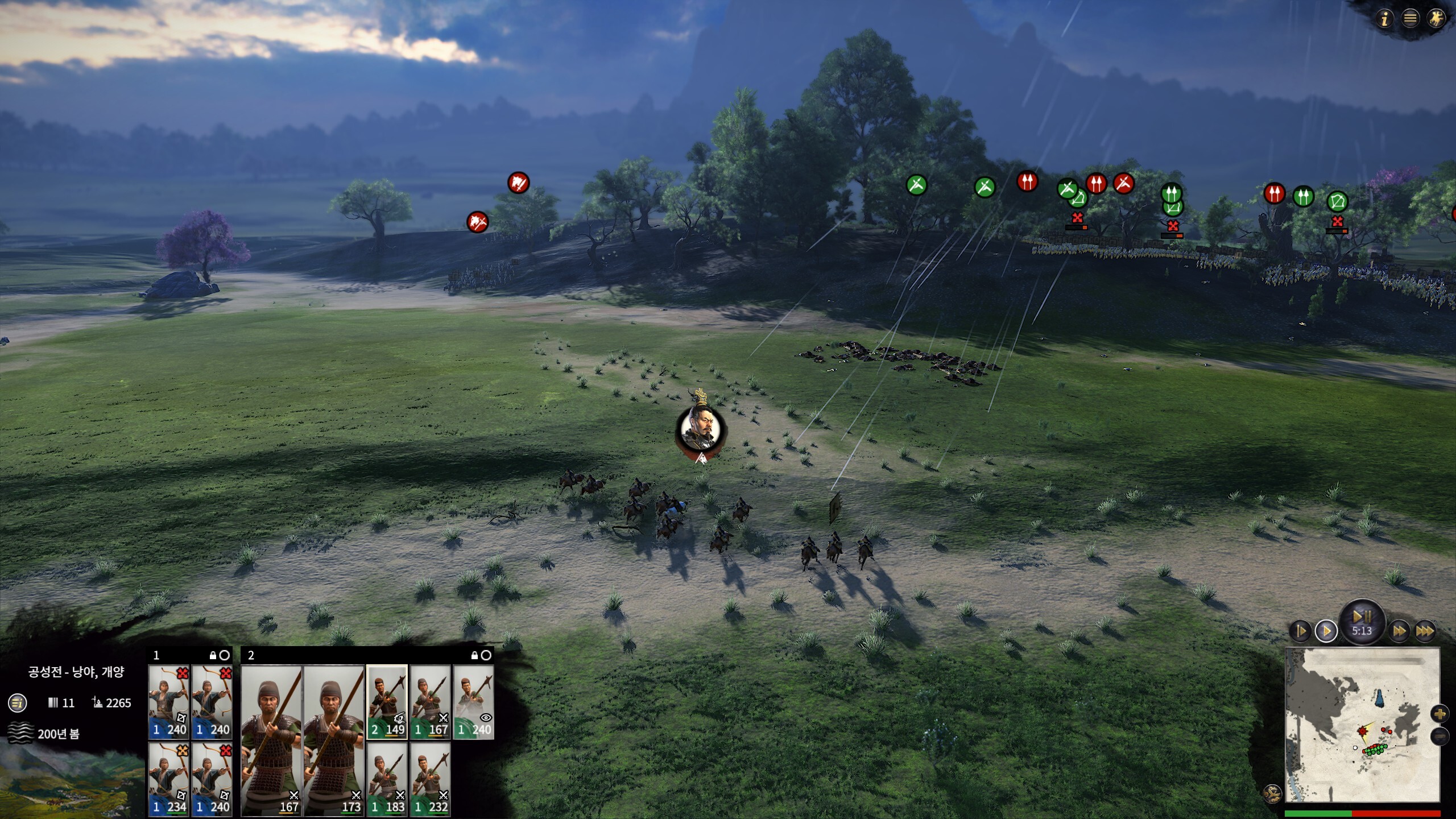Screen dimensions: 1456x819
Task: Select the highlighted unit card showing 149 men
Action: 387,702
